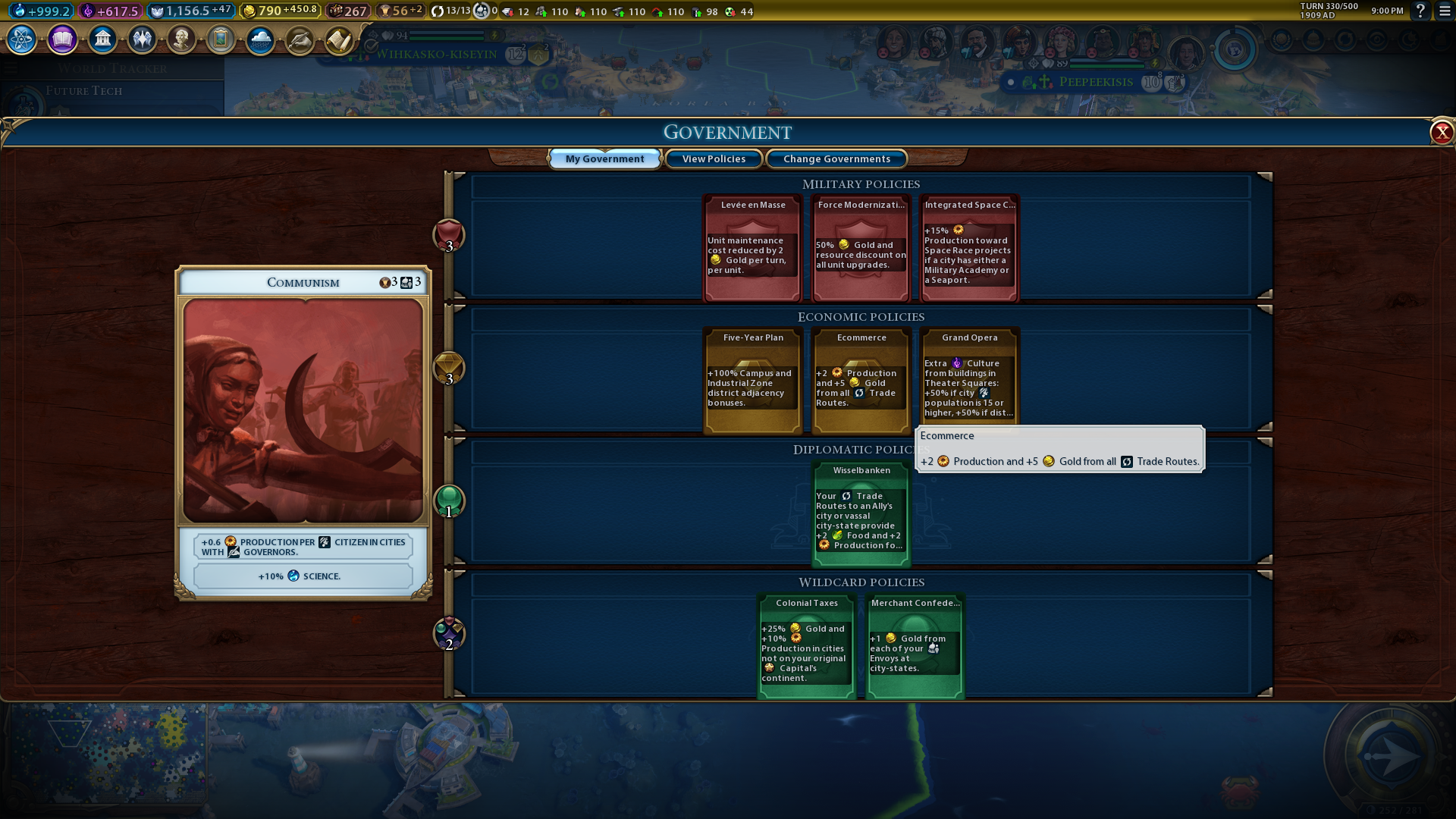
Task: Close the Government screen
Action: click(1441, 133)
